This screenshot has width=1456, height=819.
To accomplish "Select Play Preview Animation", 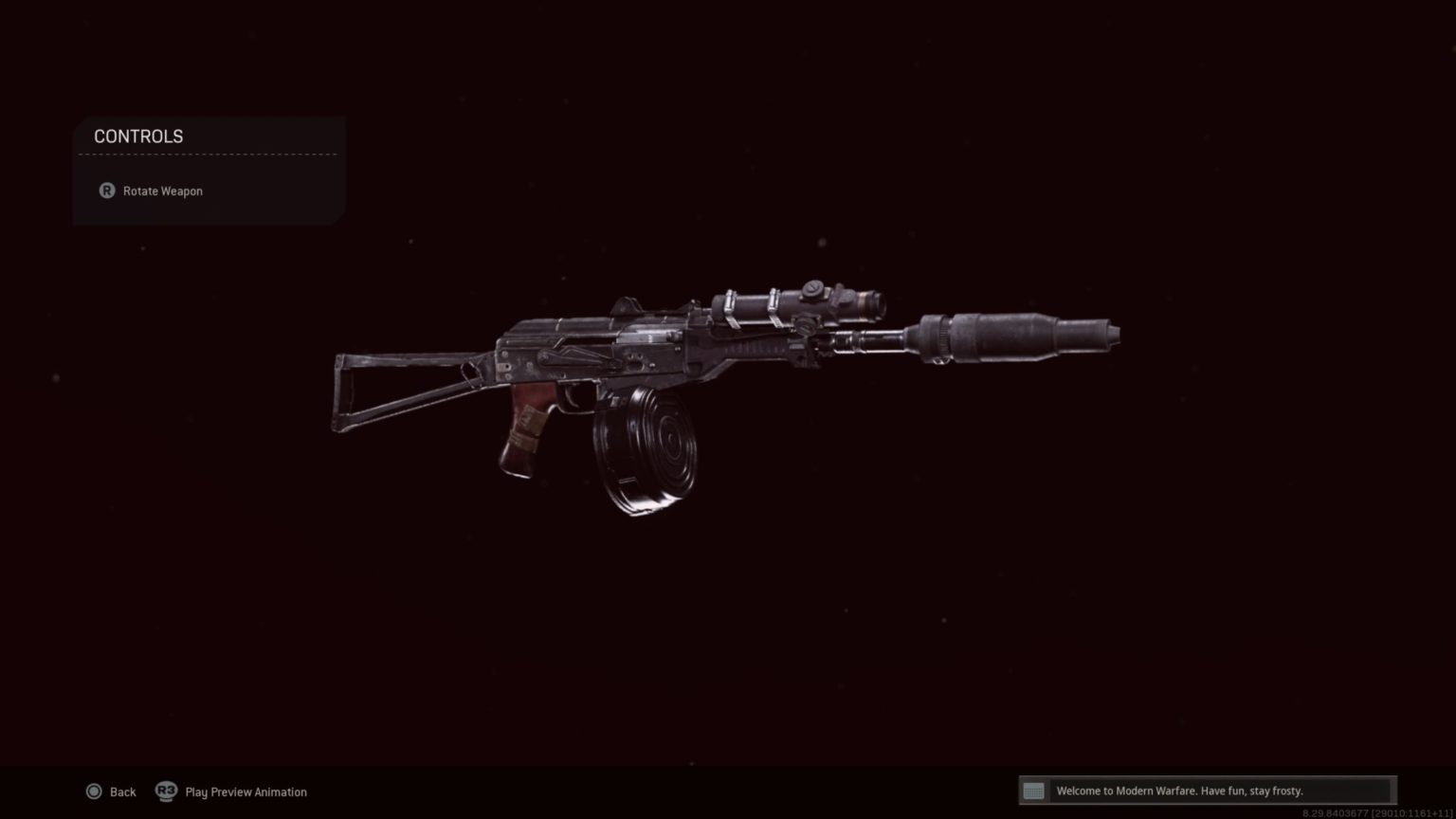I will 232,792.
